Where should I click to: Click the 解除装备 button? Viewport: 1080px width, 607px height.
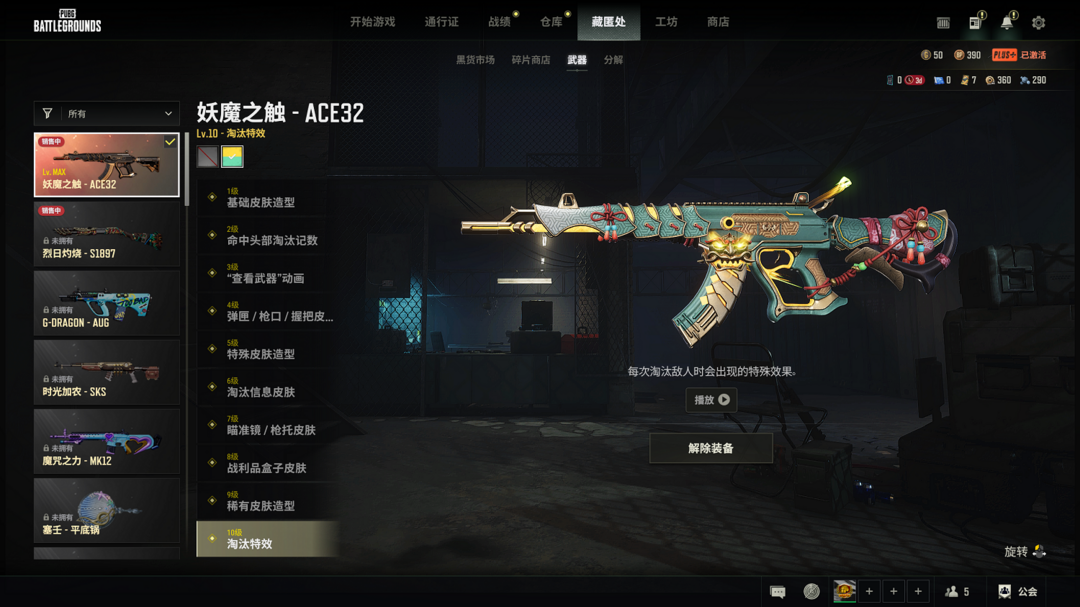(711, 448)
